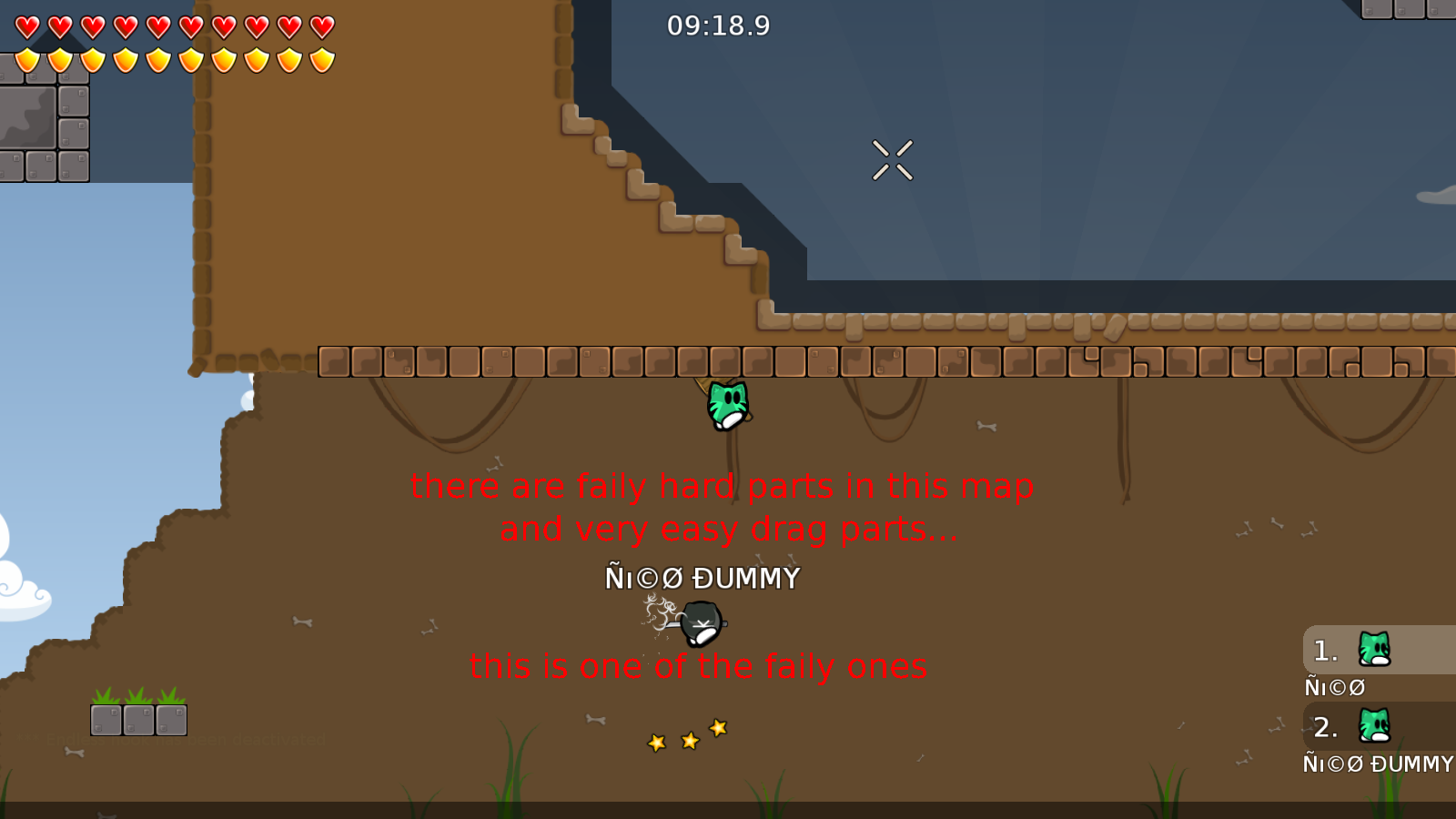Screen dimensions: 1456x819
Task: Click the first red heart in the health bar
Action: (x=27, y=27)
